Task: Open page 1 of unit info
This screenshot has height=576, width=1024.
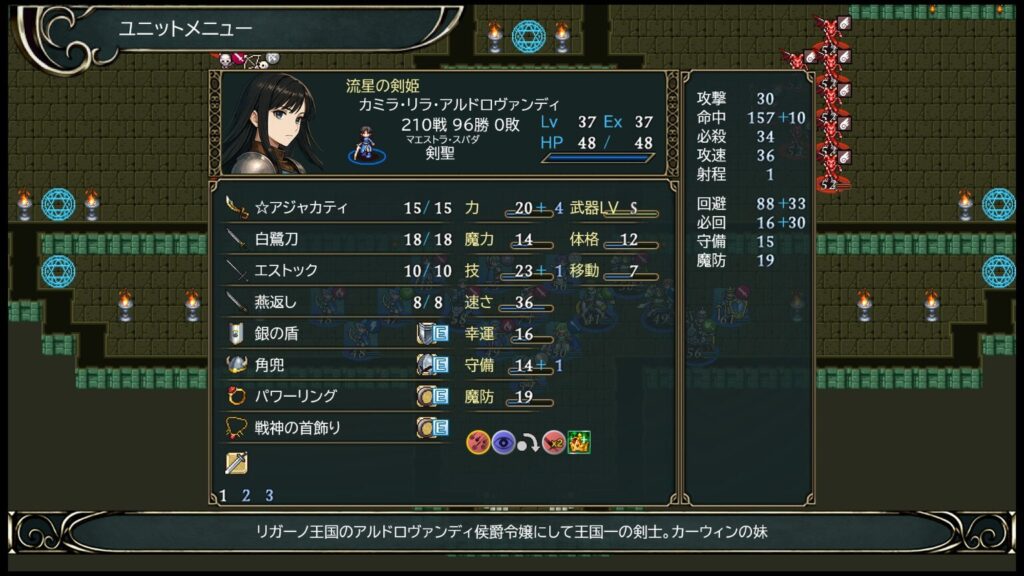Action: 223,495
